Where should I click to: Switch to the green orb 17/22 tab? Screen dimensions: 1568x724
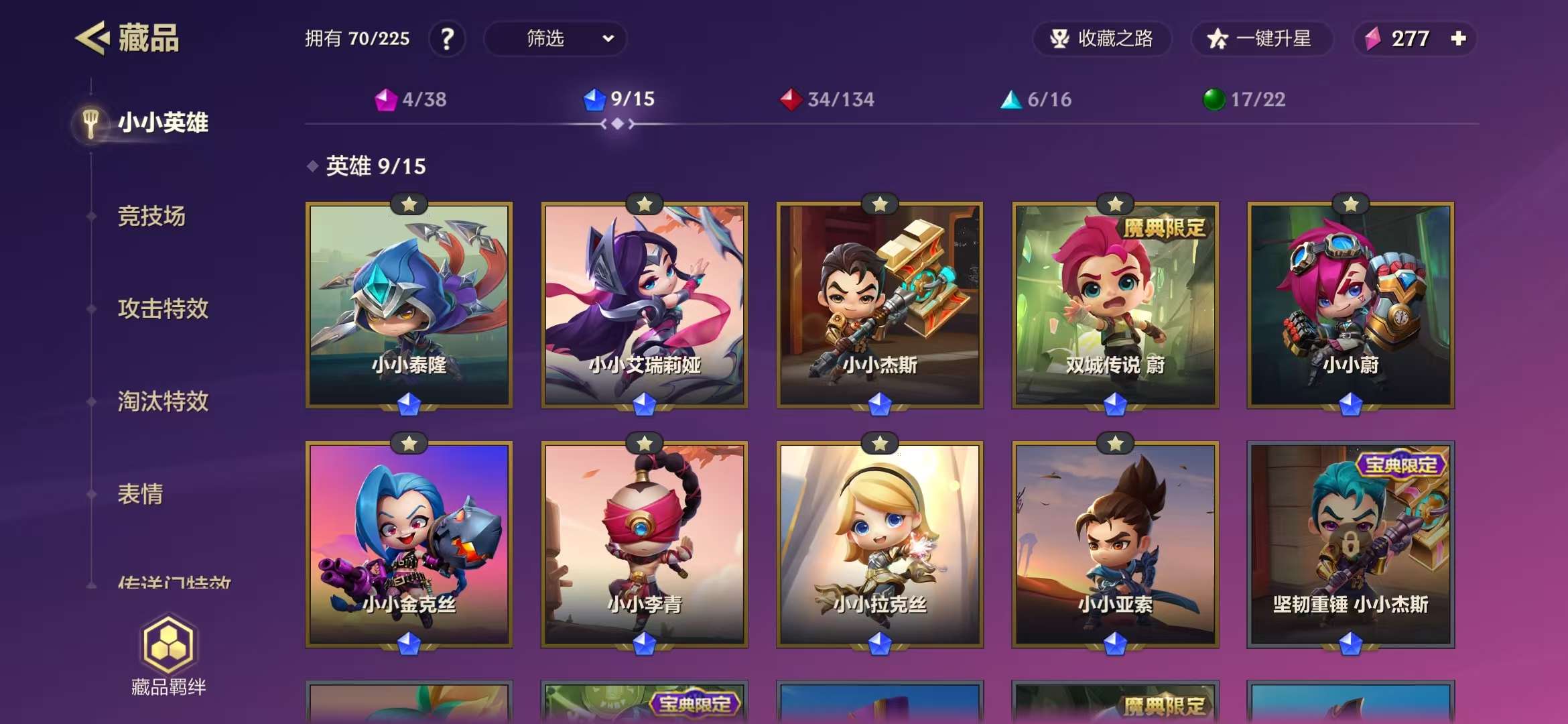click(x=1244, y=100)
